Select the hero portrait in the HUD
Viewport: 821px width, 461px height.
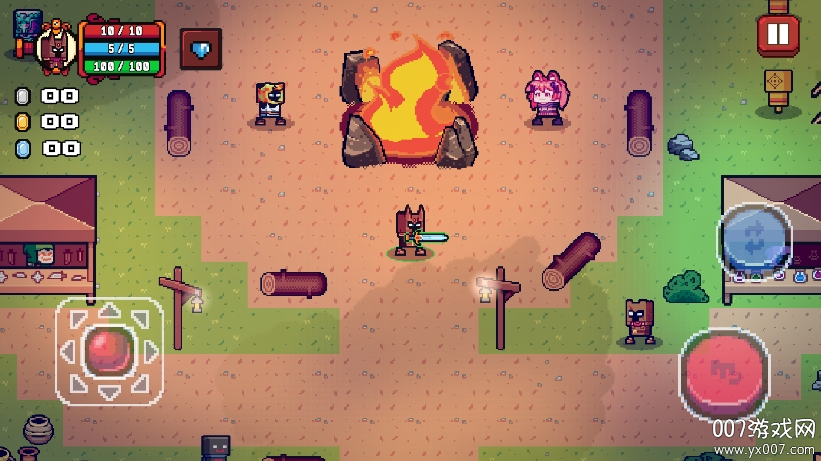click(56, 47)
